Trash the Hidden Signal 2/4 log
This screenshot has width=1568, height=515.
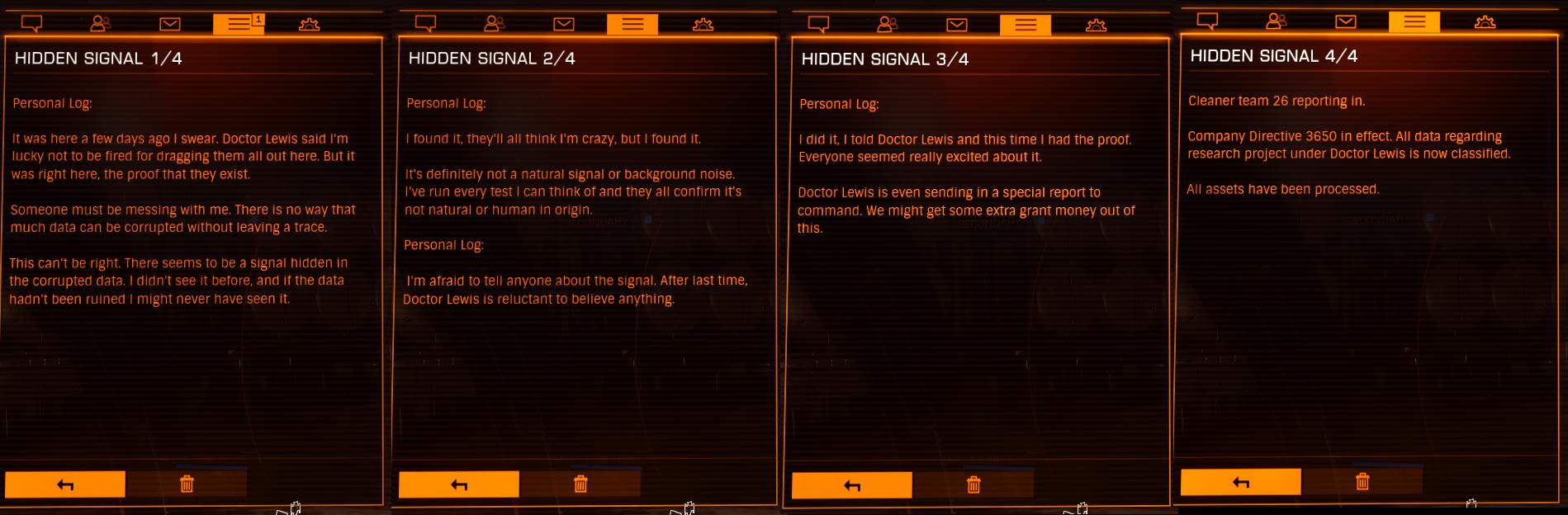click(x=580, y=484)
